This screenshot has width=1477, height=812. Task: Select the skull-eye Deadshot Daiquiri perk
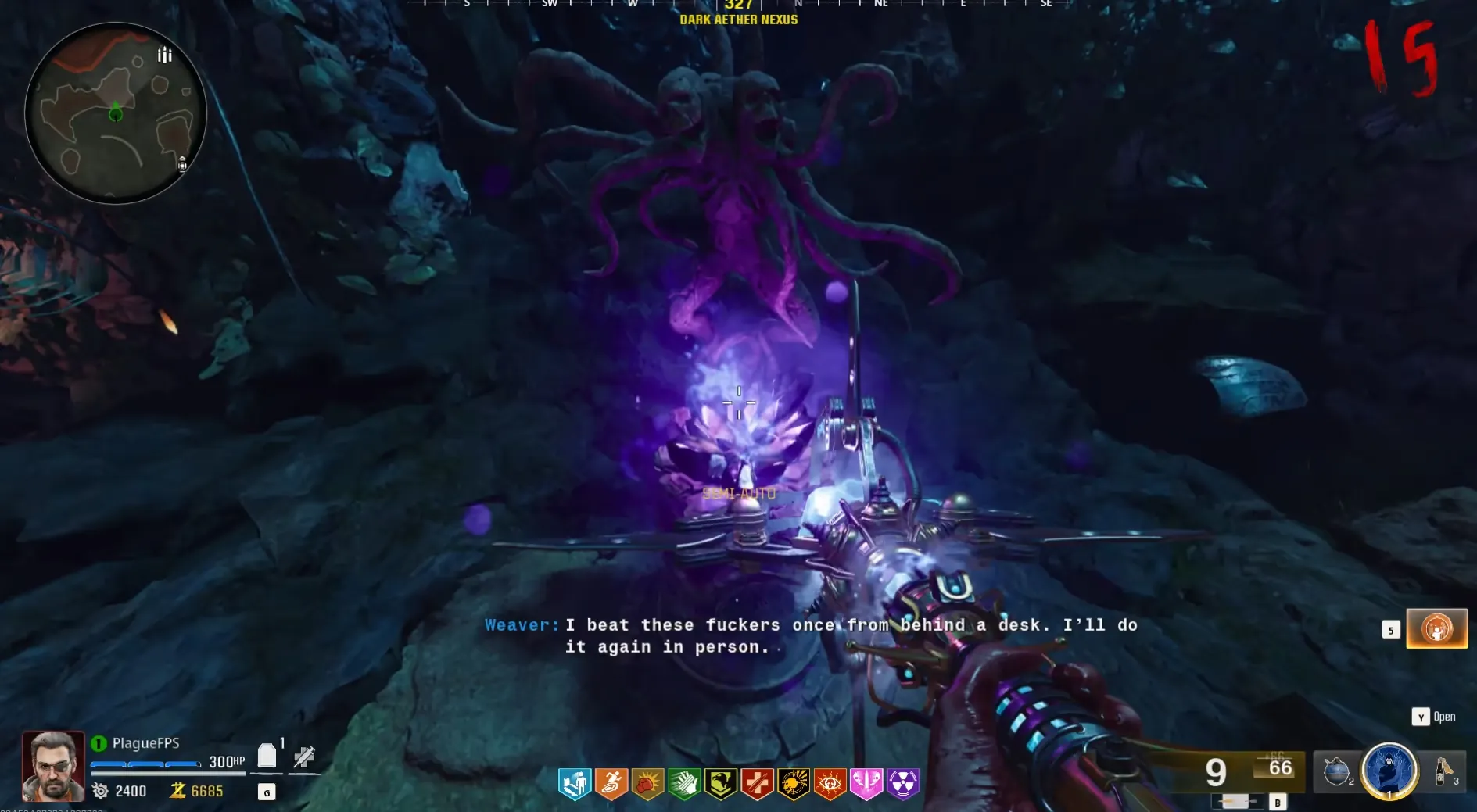(x=830, y=784)
